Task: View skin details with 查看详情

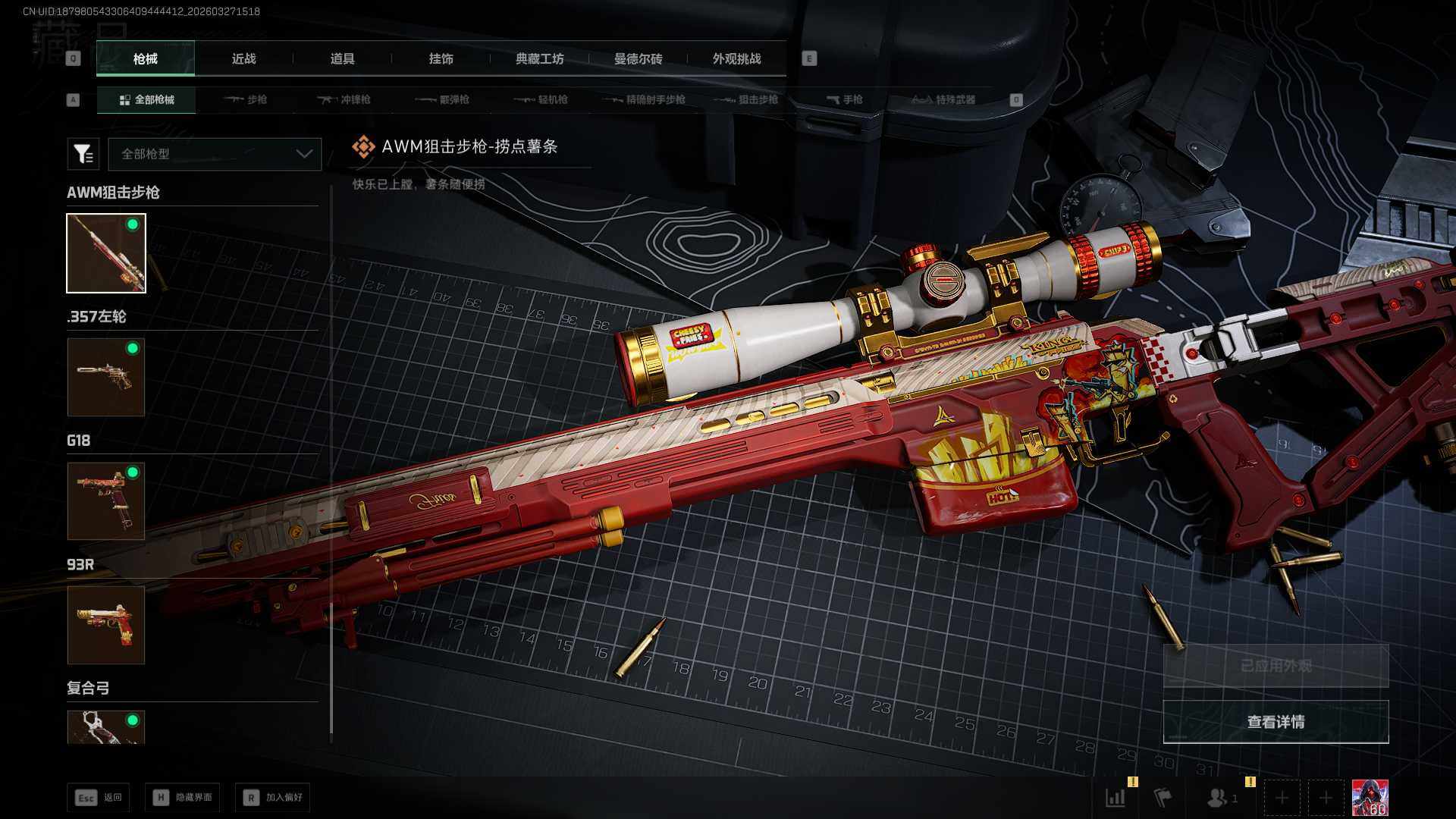Action: pyautogui.click(x=1276, y=722)
